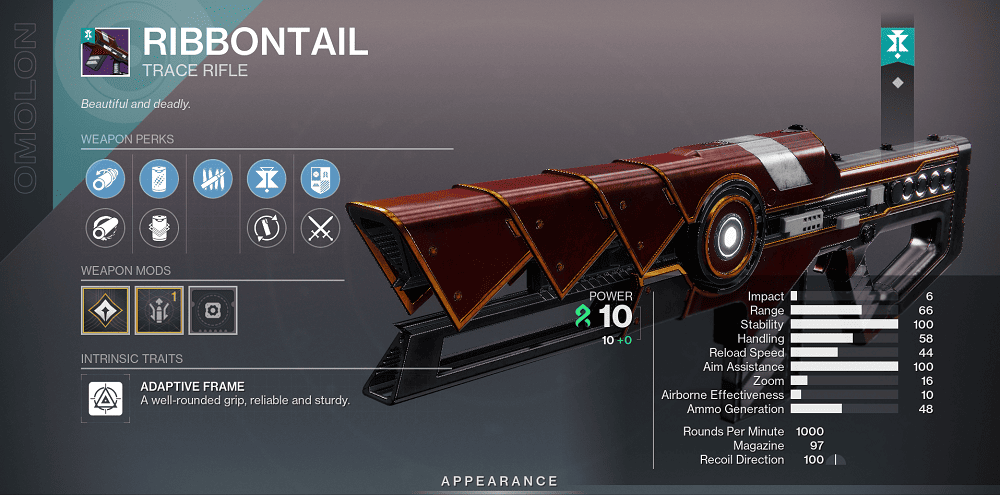Select the highlighted blue battery perk
1000x495 pixels.
158,180
